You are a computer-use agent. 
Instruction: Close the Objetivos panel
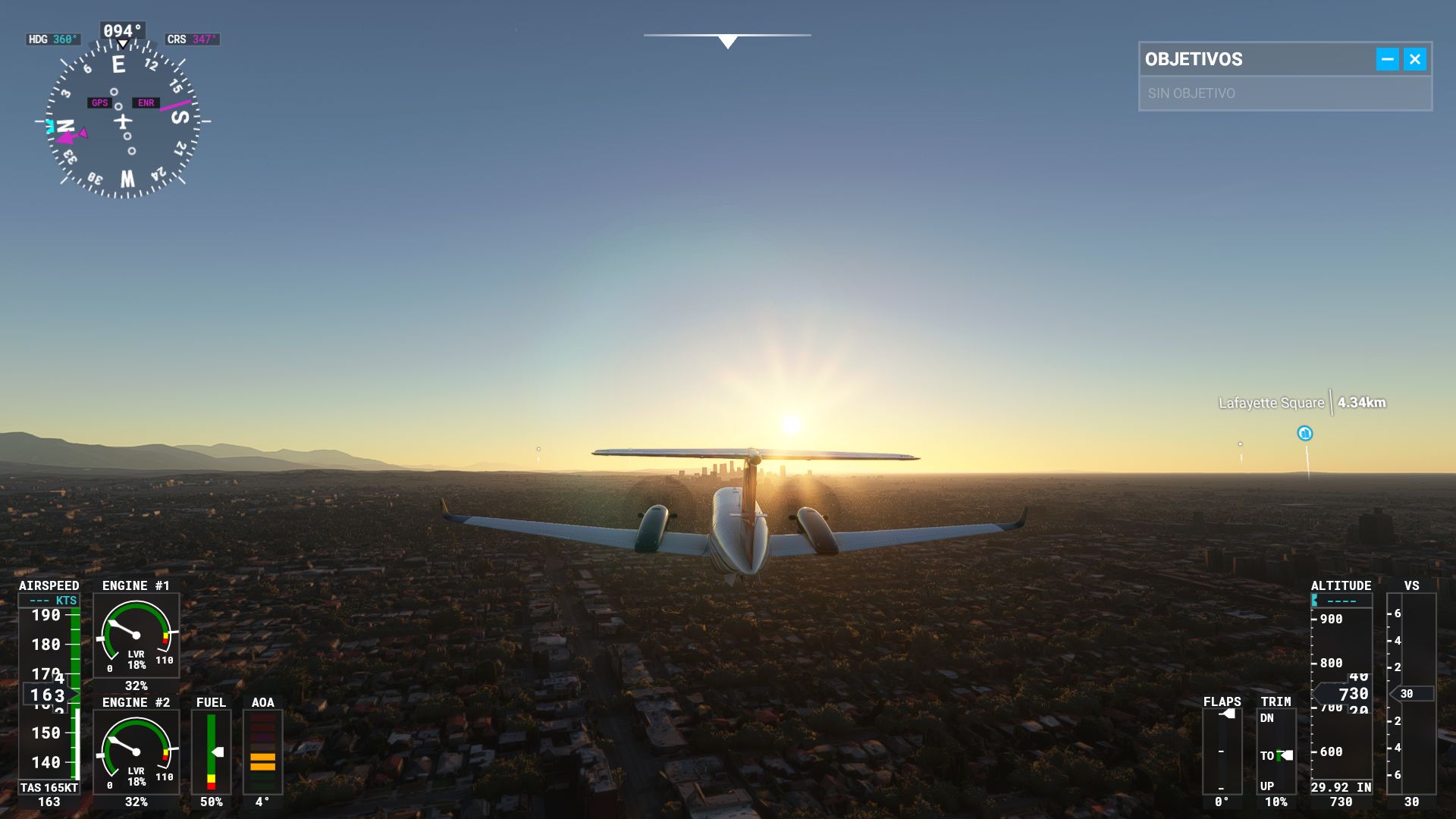pyautogui.click(x=1414, y=59)
